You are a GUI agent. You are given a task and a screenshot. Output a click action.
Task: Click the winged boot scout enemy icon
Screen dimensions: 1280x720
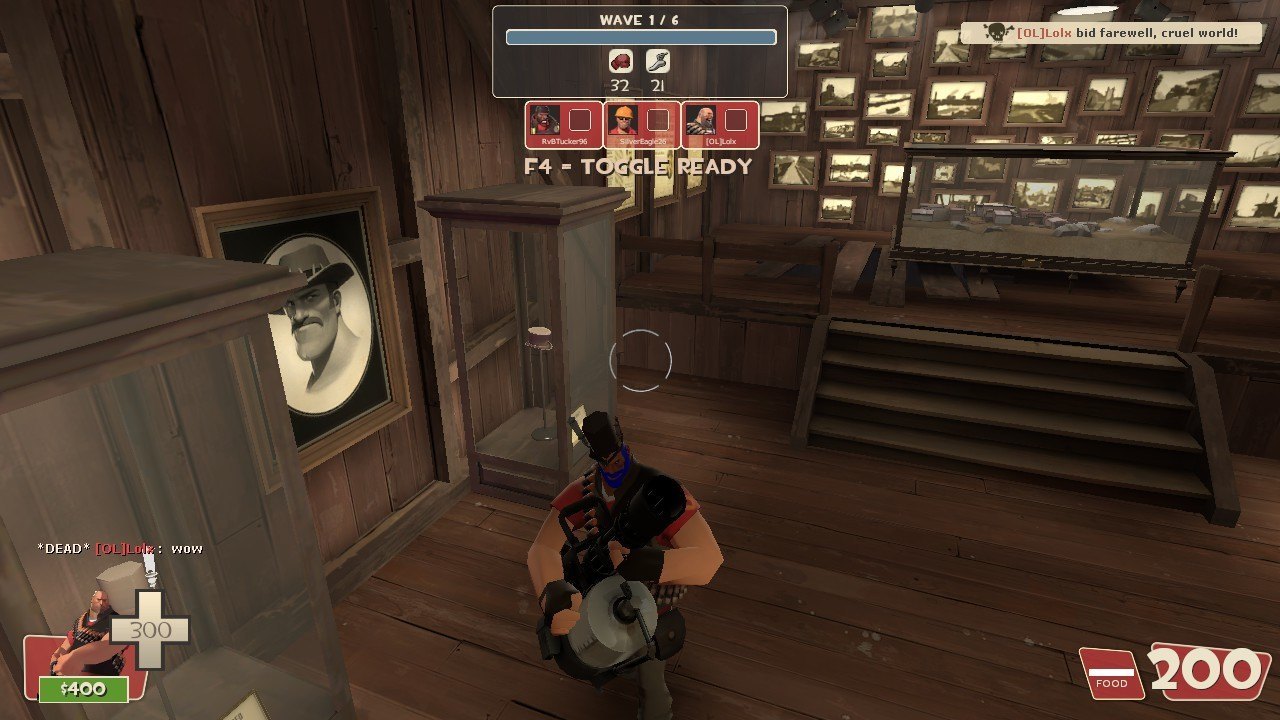[x=657, y=62]
